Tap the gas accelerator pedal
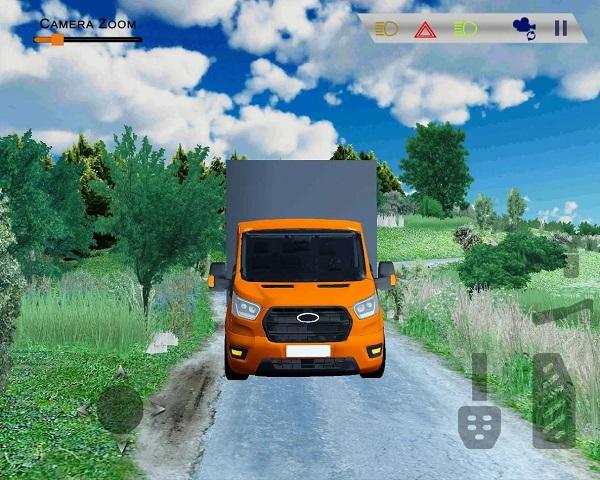600x480 pixels. [553, 398]
